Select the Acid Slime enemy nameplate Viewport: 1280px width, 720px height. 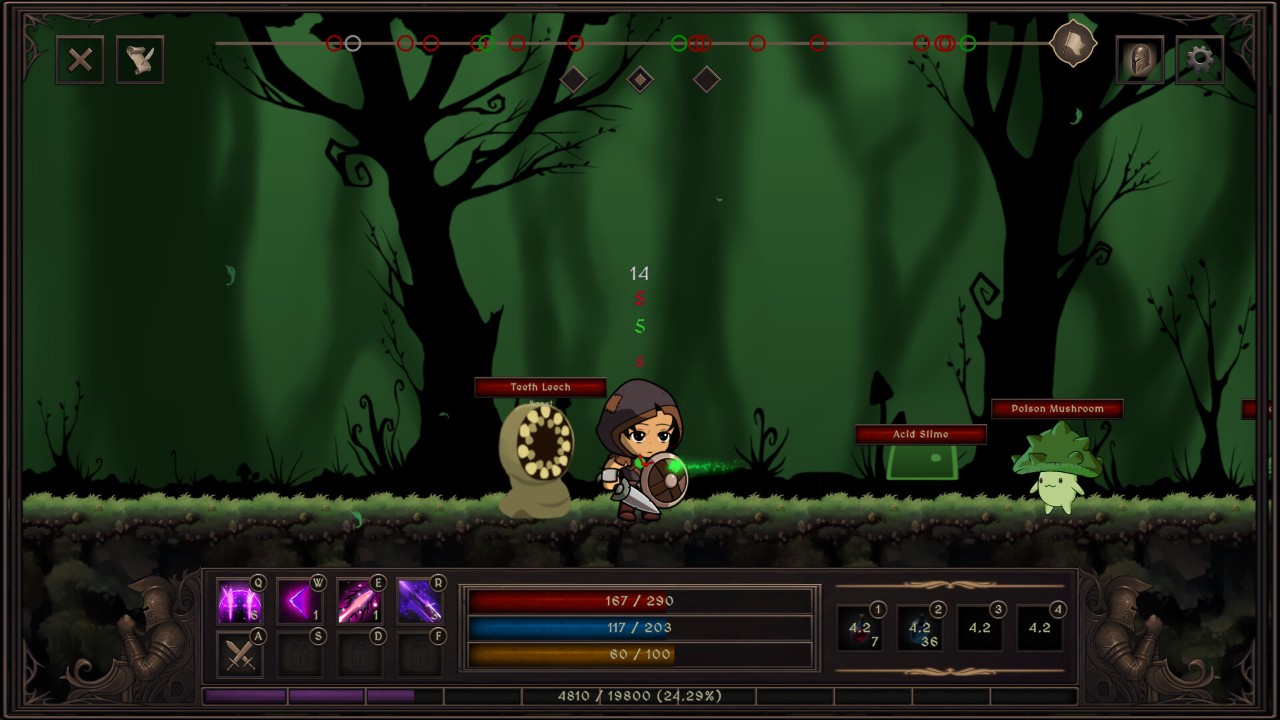point(921,434)
